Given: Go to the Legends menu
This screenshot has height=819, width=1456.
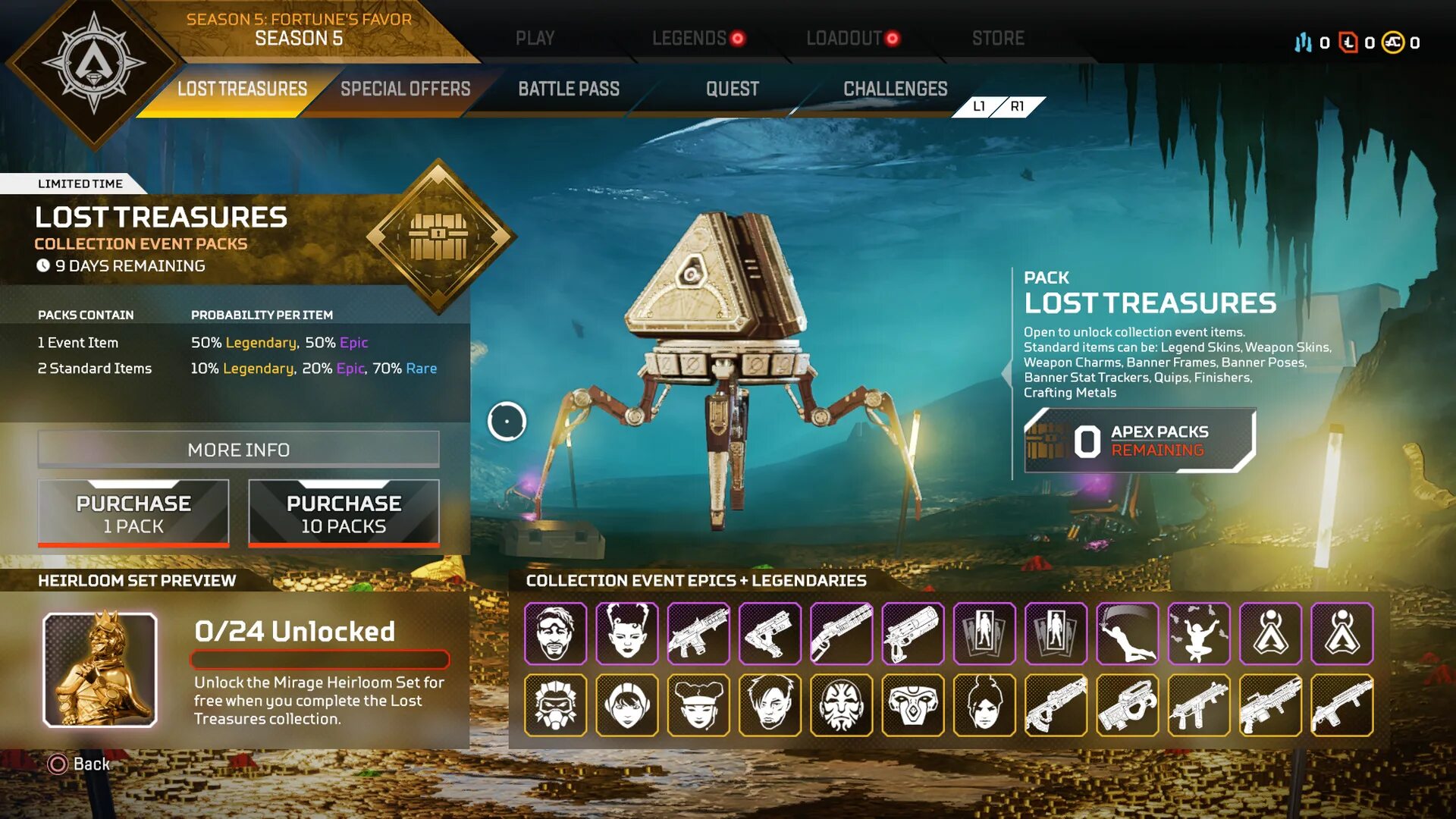Looking at the screenshot, I should [689, 38].
